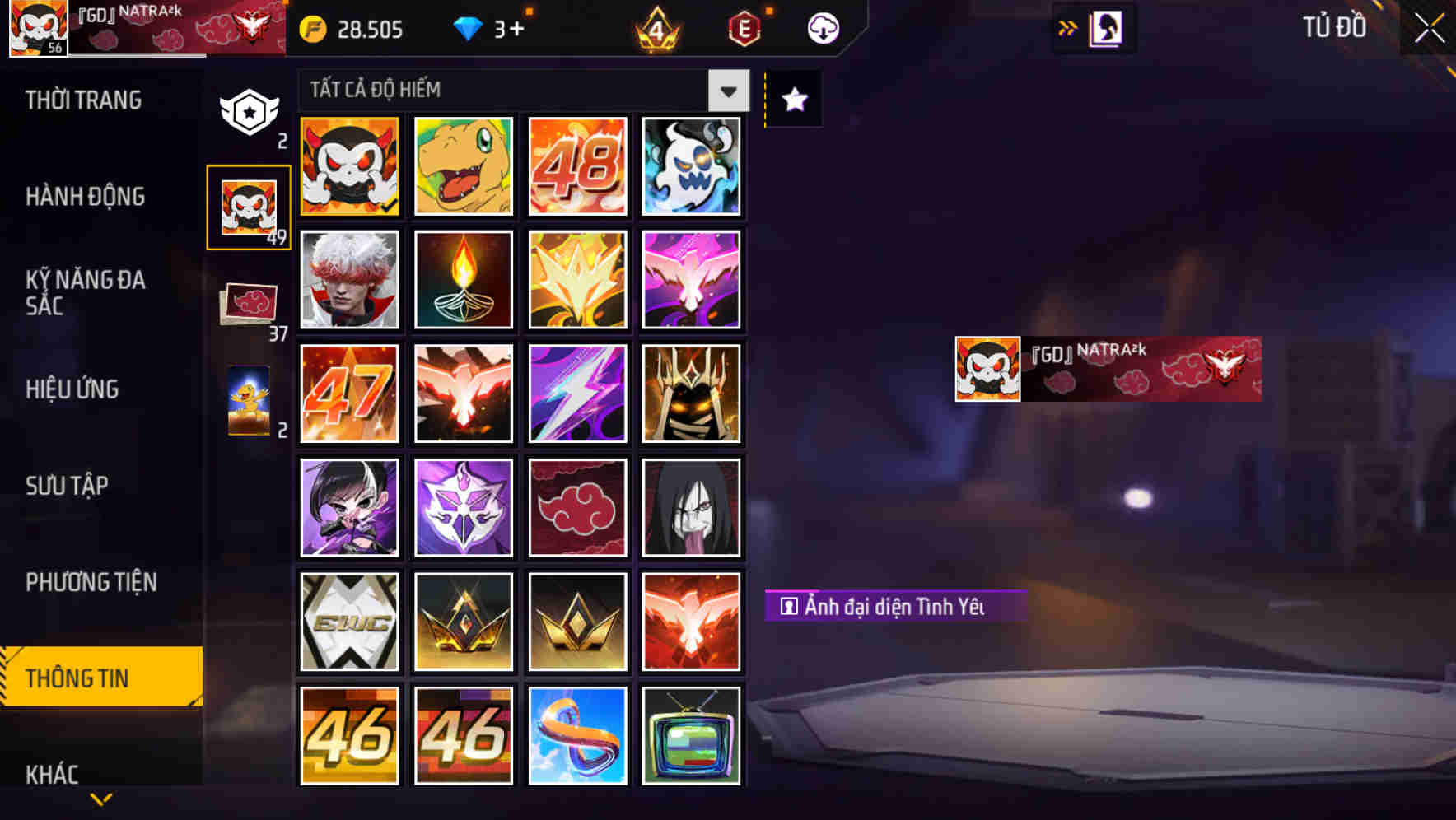Toggle the star favorites filter
The width and height of the screenshot is (1456, 820).
click(x=793, y=100)
